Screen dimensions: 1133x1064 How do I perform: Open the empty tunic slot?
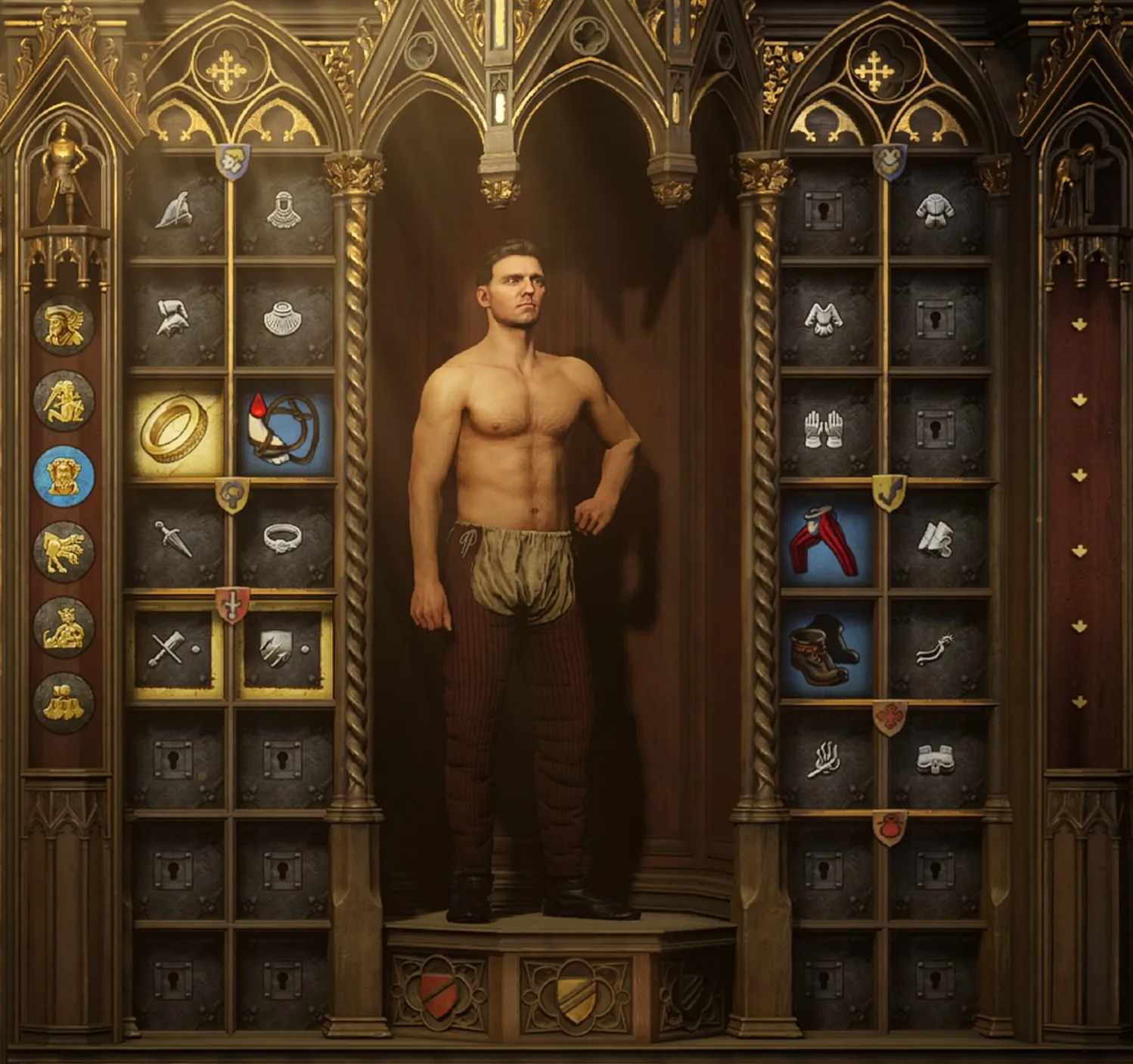coord(824,318)
